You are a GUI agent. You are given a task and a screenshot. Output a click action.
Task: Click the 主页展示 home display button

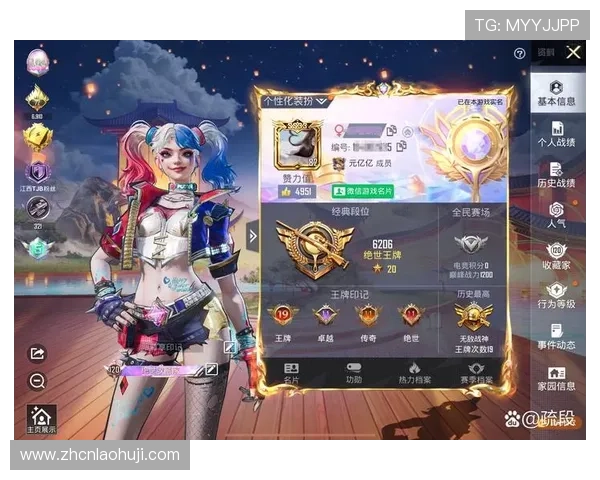(x=40, y=418)
